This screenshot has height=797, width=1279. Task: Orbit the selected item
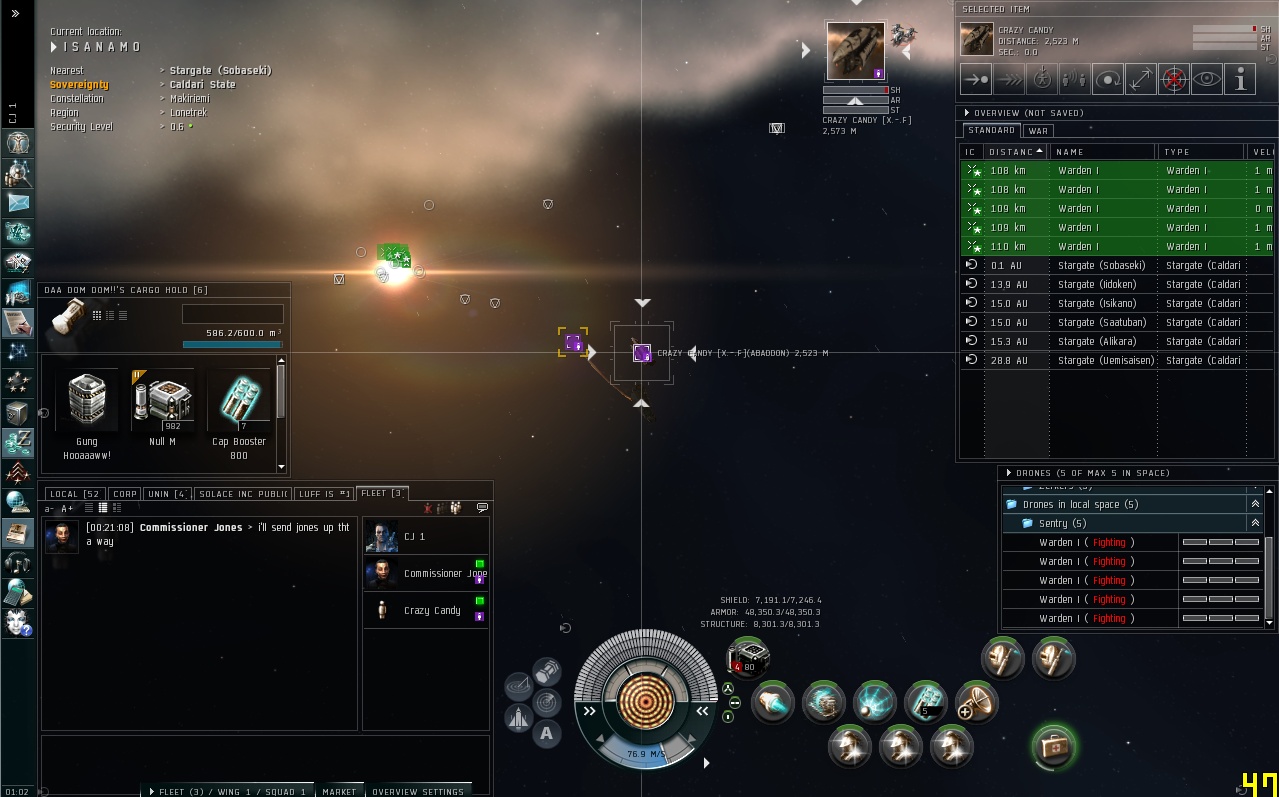(x=1107, y=79)
